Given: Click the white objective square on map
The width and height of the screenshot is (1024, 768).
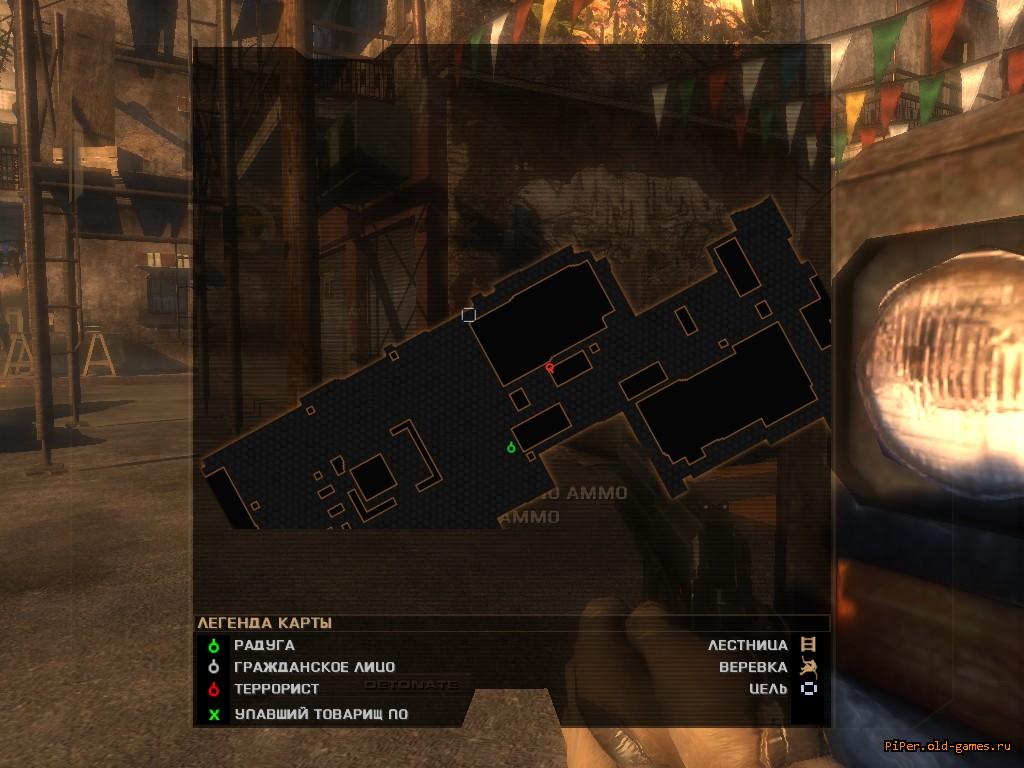Looking at the screenshot, I should tap(468, 315).
